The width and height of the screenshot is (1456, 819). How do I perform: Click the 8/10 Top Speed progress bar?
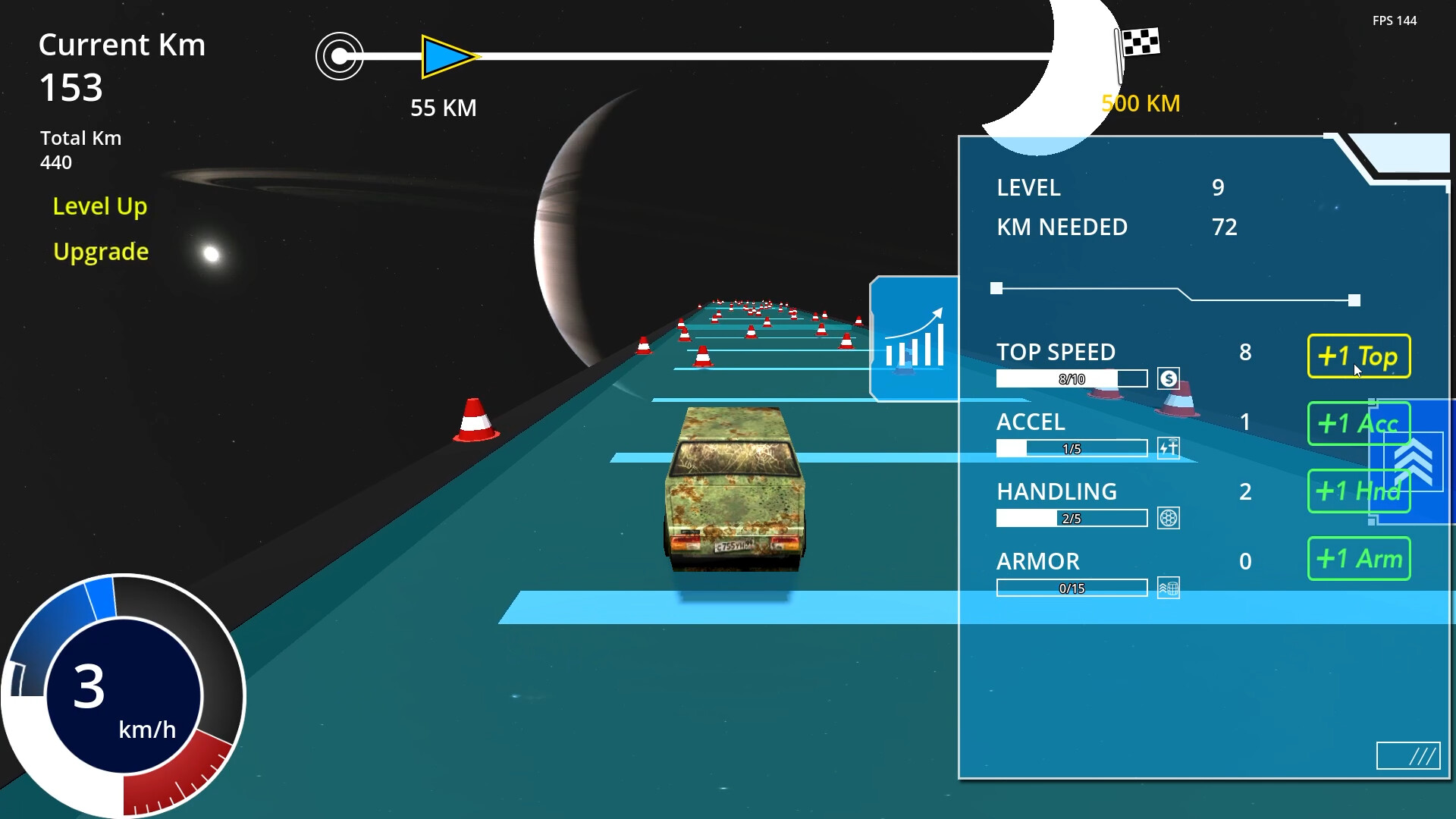pos(1071,378)
